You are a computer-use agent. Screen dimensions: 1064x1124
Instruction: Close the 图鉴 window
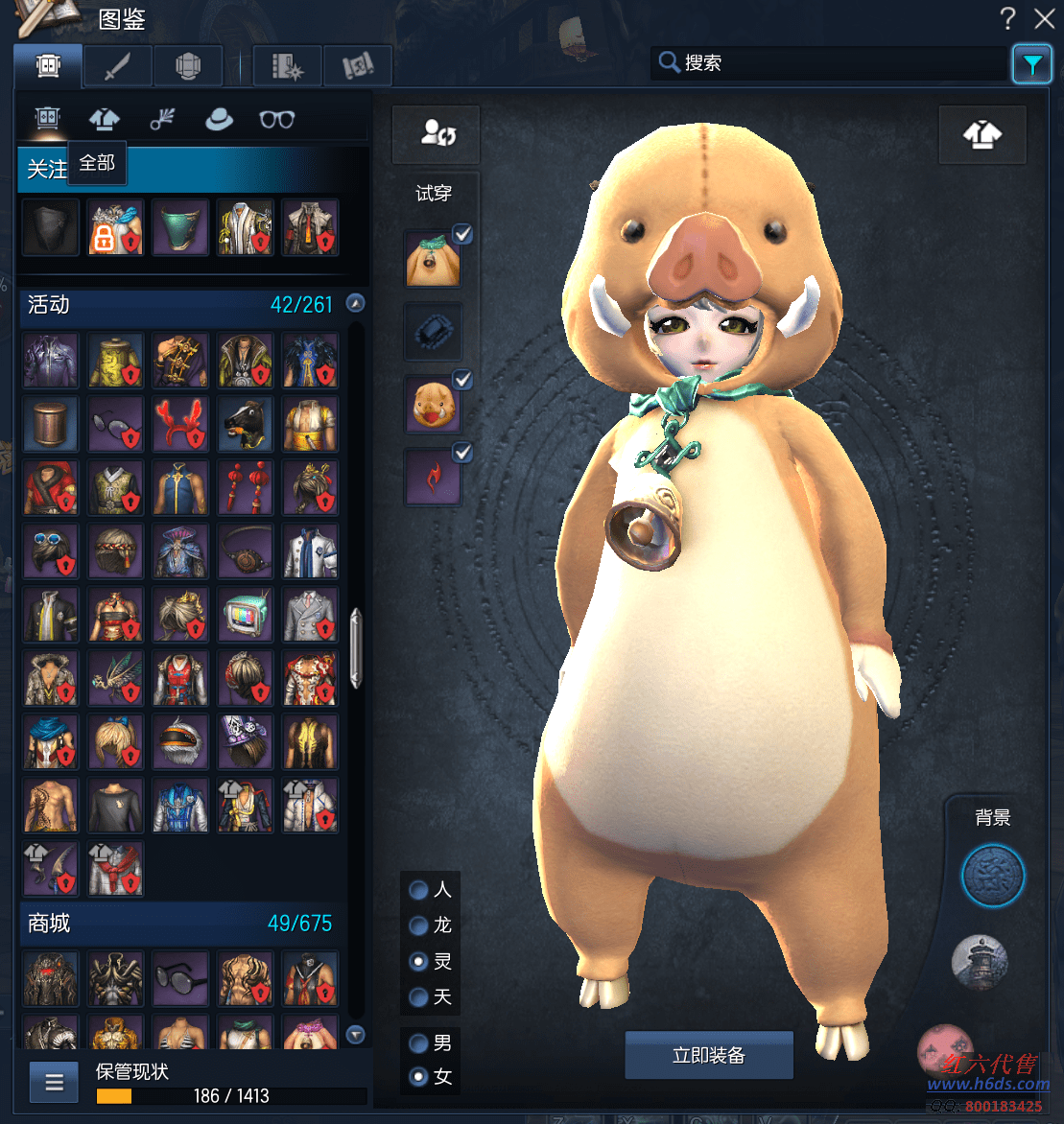1045,18
